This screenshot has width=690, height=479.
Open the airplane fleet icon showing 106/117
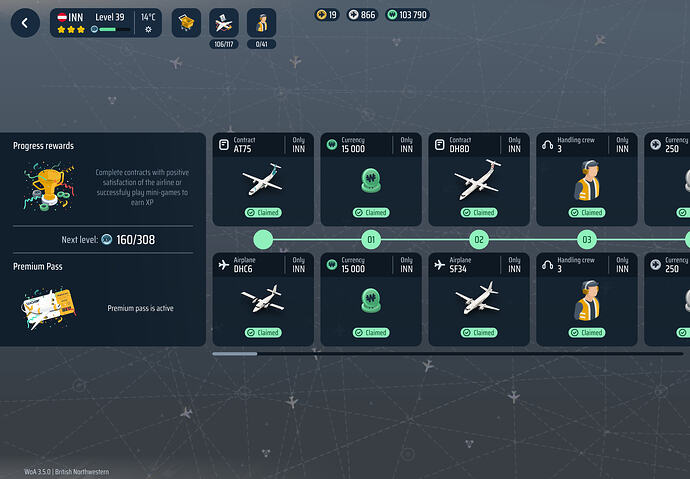[224, 24]
